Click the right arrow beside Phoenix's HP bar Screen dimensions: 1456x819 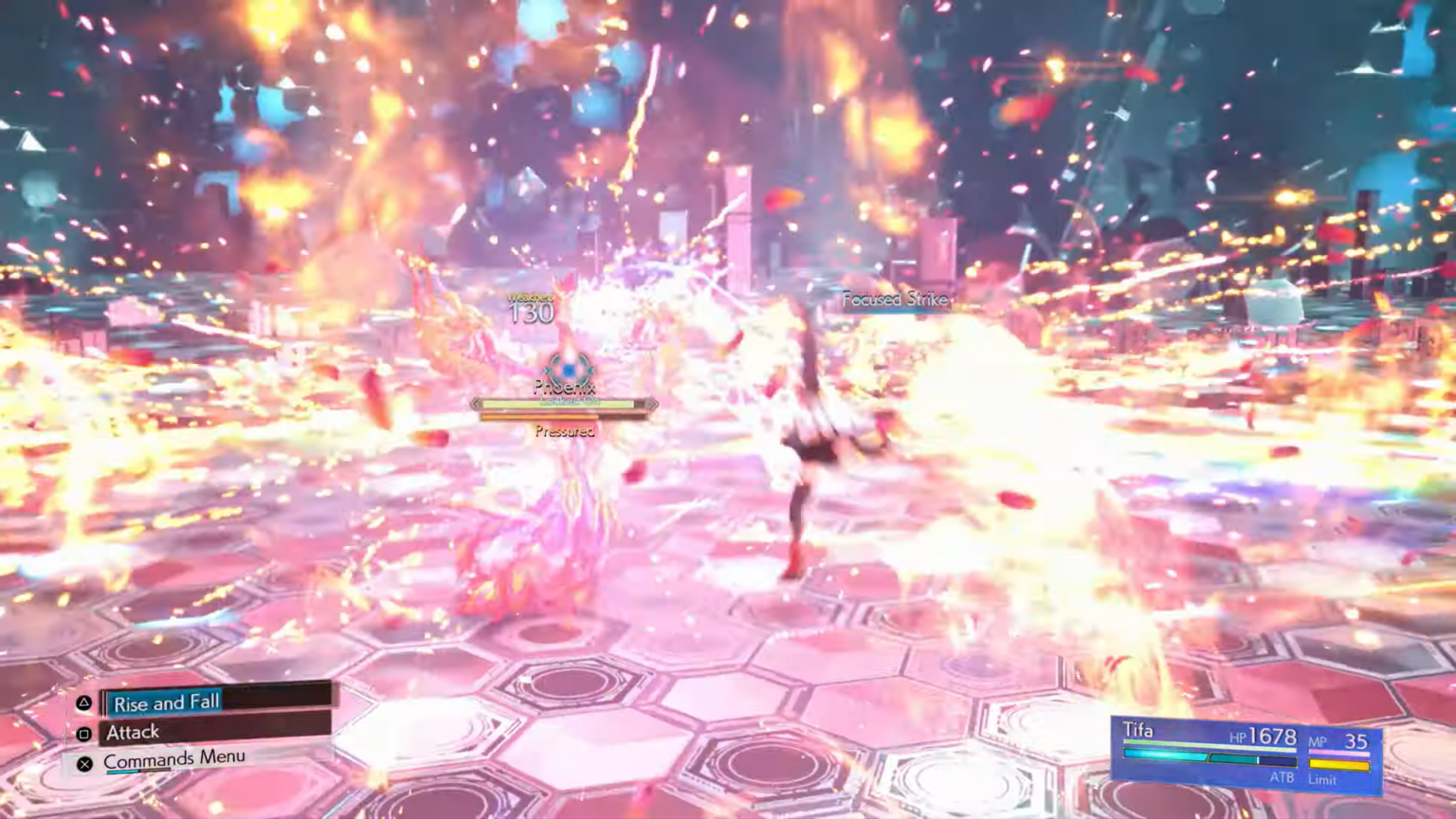coord(650,404)
